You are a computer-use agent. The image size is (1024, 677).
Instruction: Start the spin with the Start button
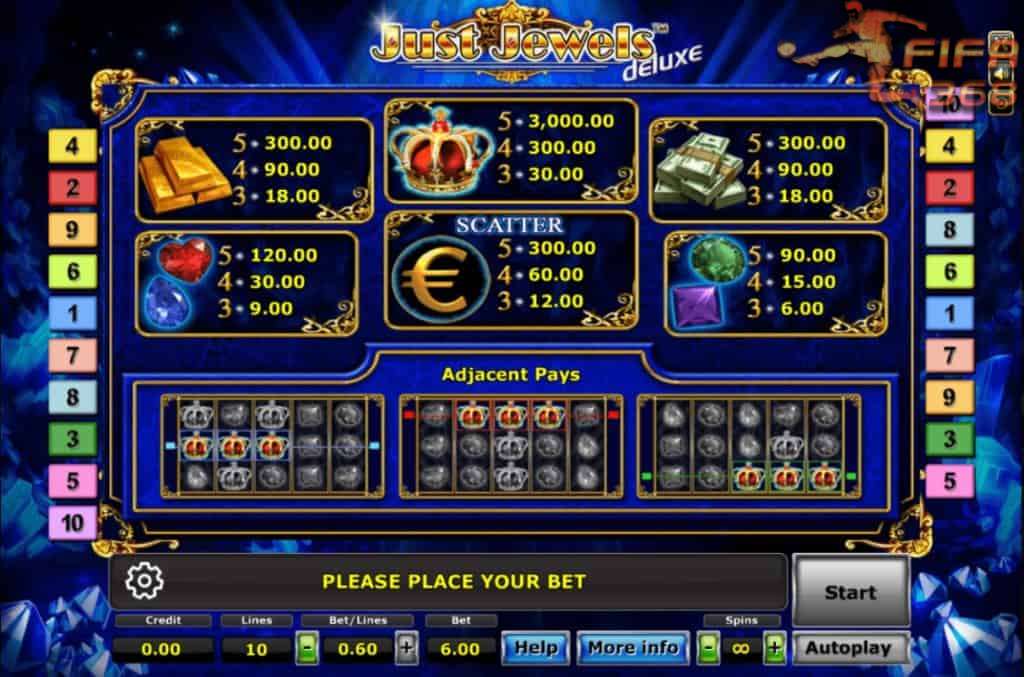[850, 592]
